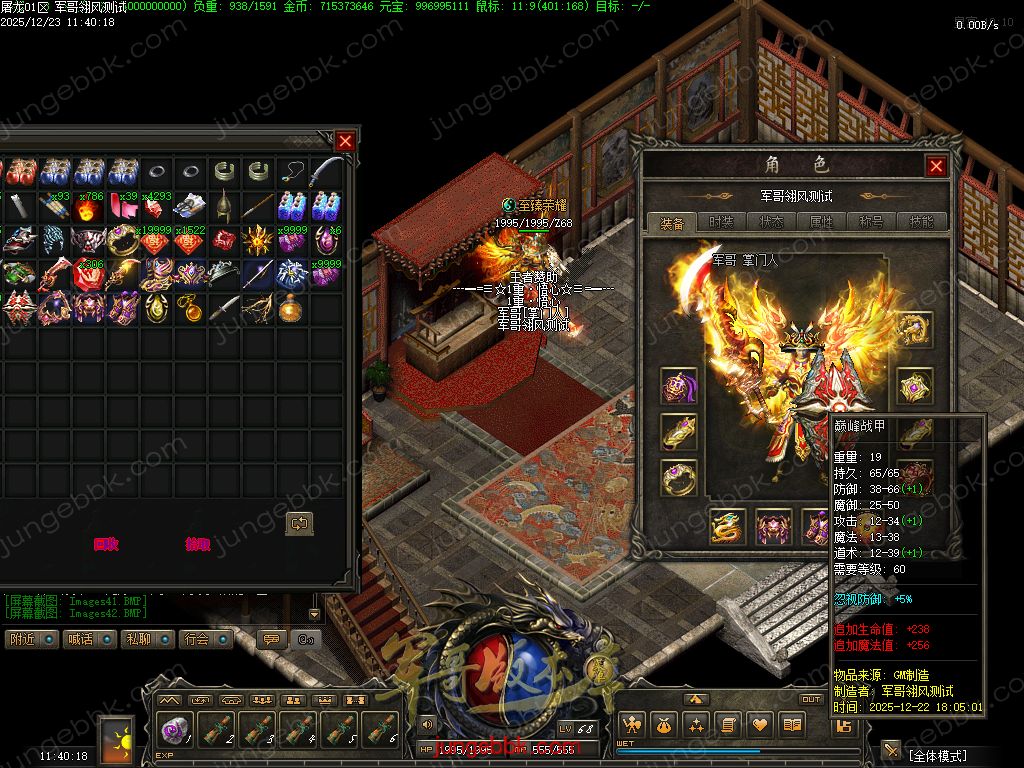The height and width of the screenshot is (768, 1024).
Task: Select the 称号 title tab
Action: (x=871, y=223)
